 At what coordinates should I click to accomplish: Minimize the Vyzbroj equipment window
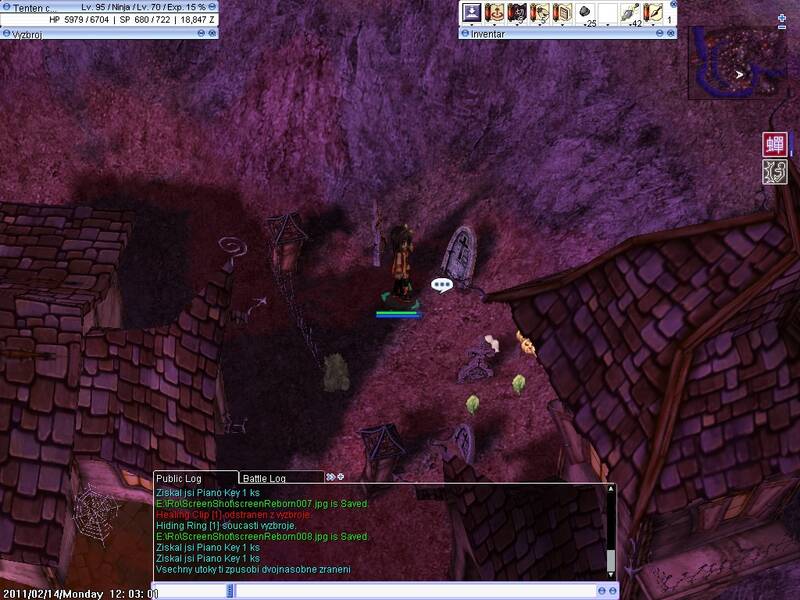point(201,33)
